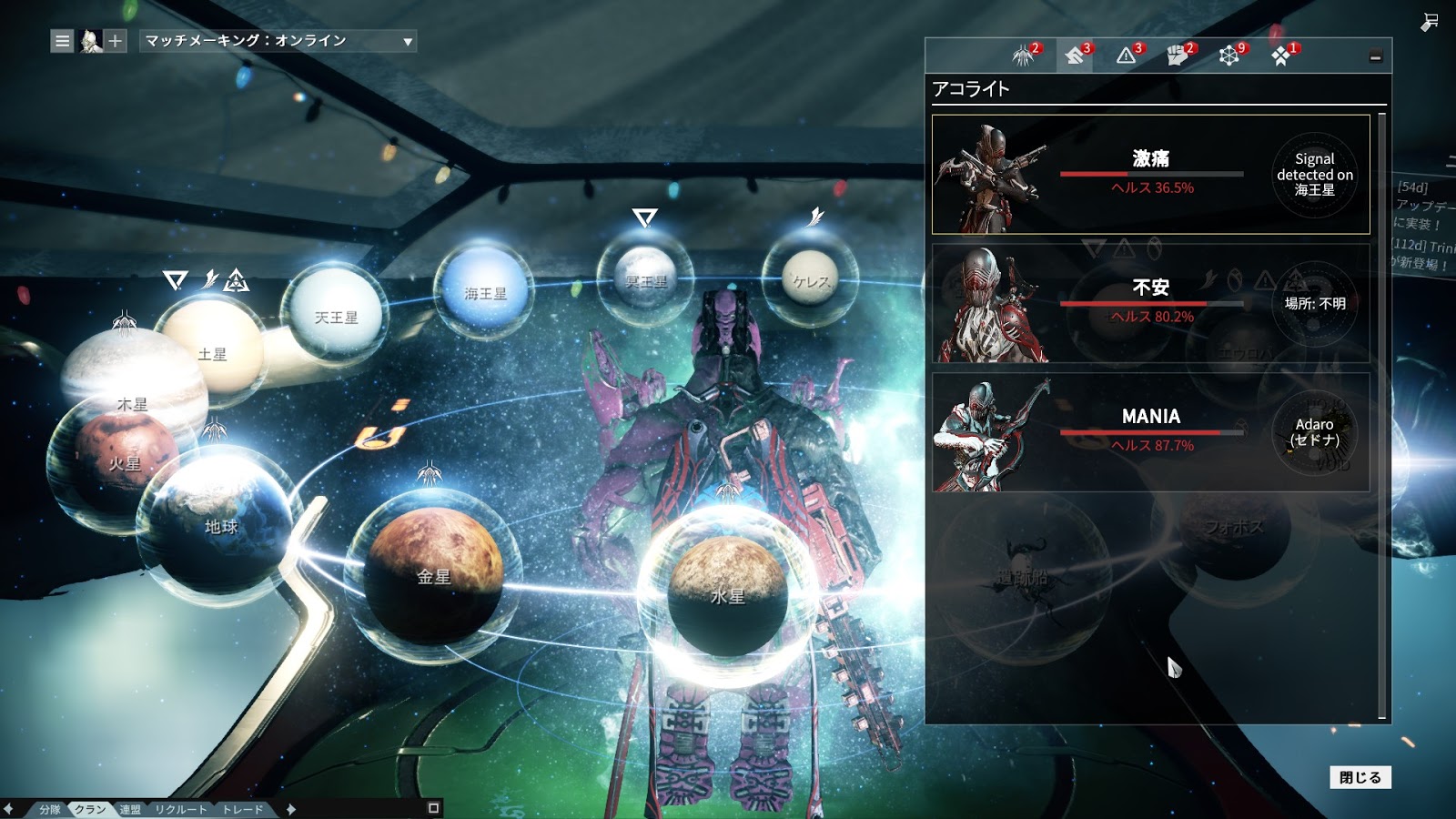Screen dimensions: 1456x819
Task: Select the MANIA acolyte entry
Action: [x=1150, y=432]
